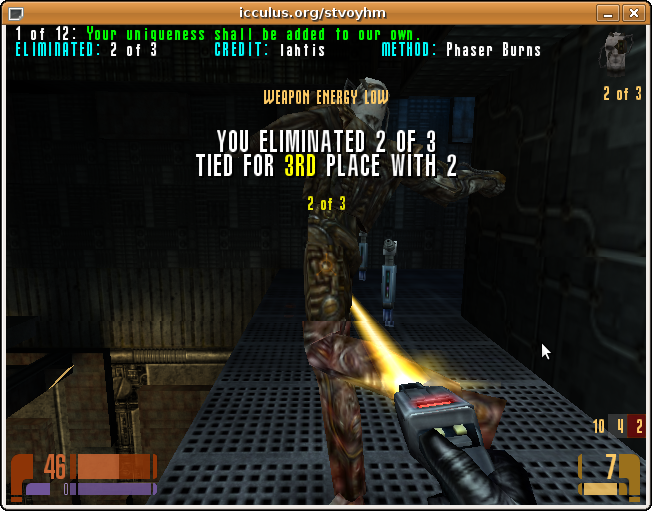This screenshot has width=652, height=511.
Task: Click the Borg head portrait icon
Action: [x=618, y=52]
